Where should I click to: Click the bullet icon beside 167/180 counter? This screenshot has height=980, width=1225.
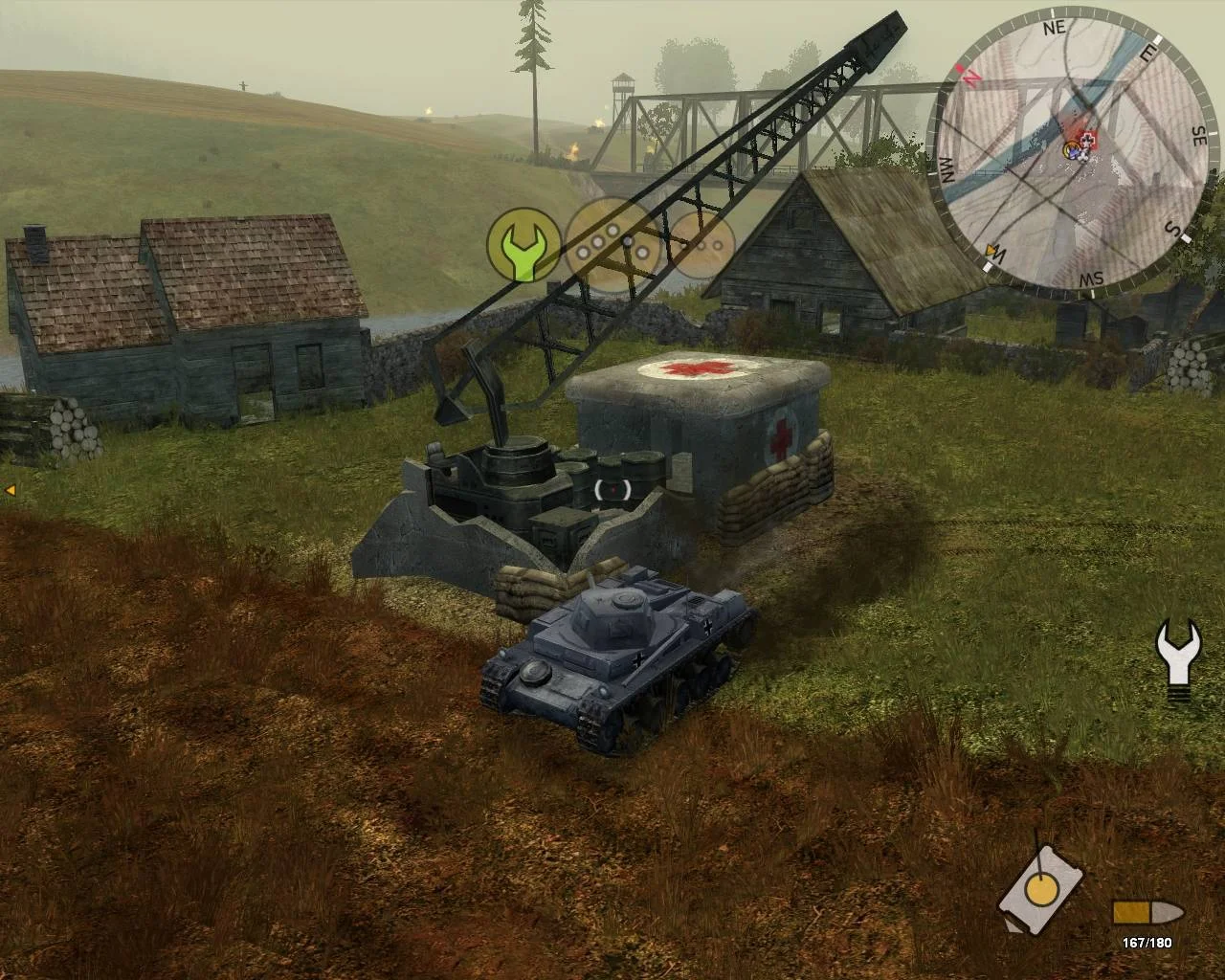tap(1146, 912)
